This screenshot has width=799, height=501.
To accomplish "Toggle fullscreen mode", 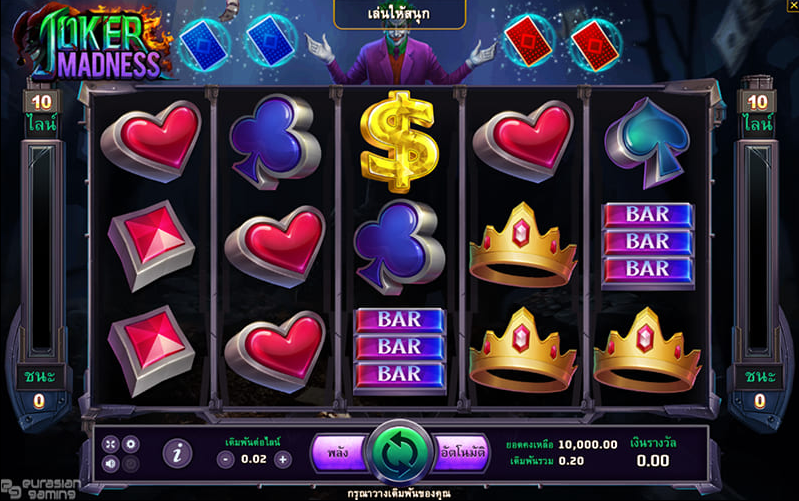I will 110,443.
